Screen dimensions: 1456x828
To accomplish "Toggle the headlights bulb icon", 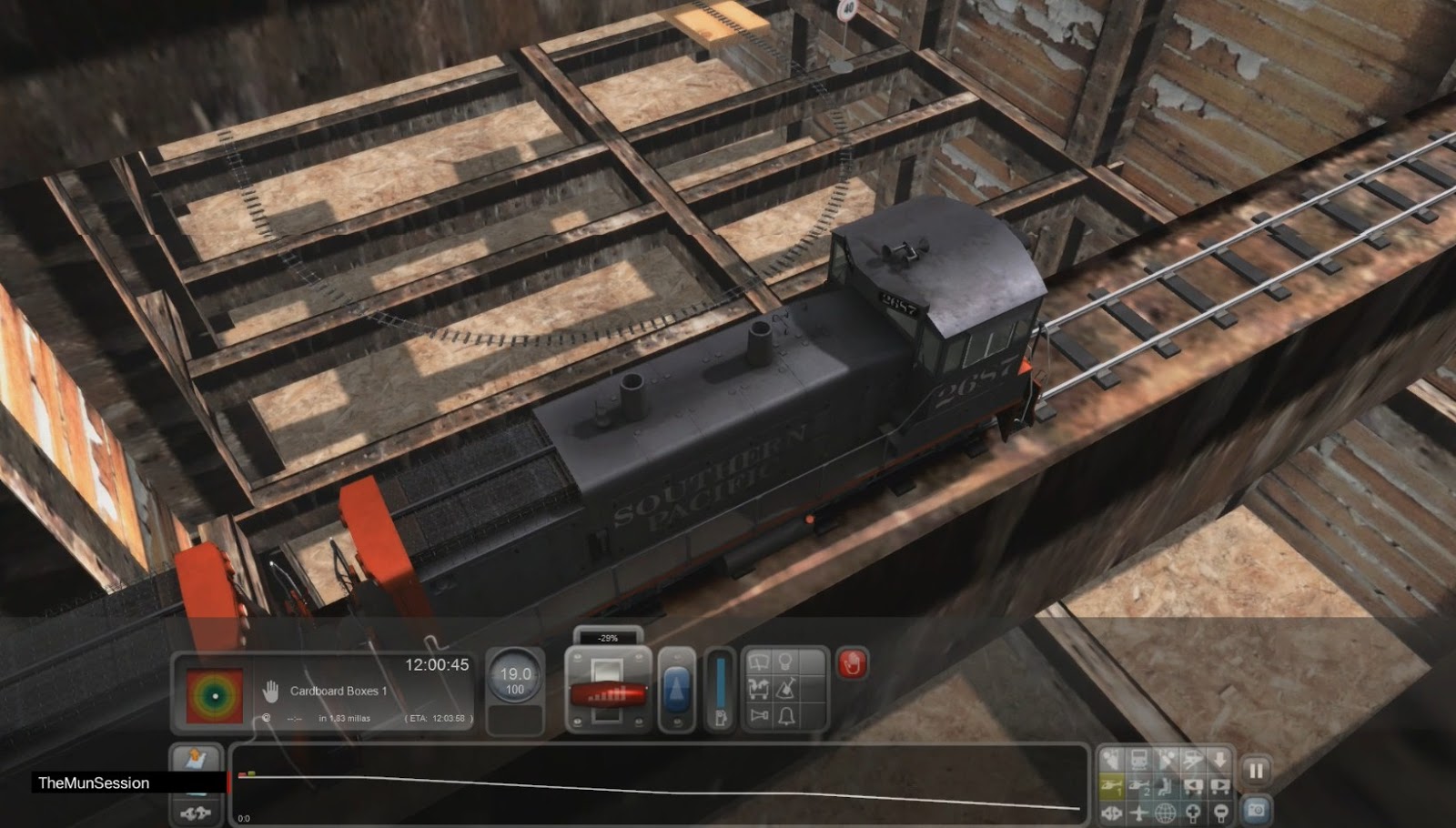I will (785, 661).
